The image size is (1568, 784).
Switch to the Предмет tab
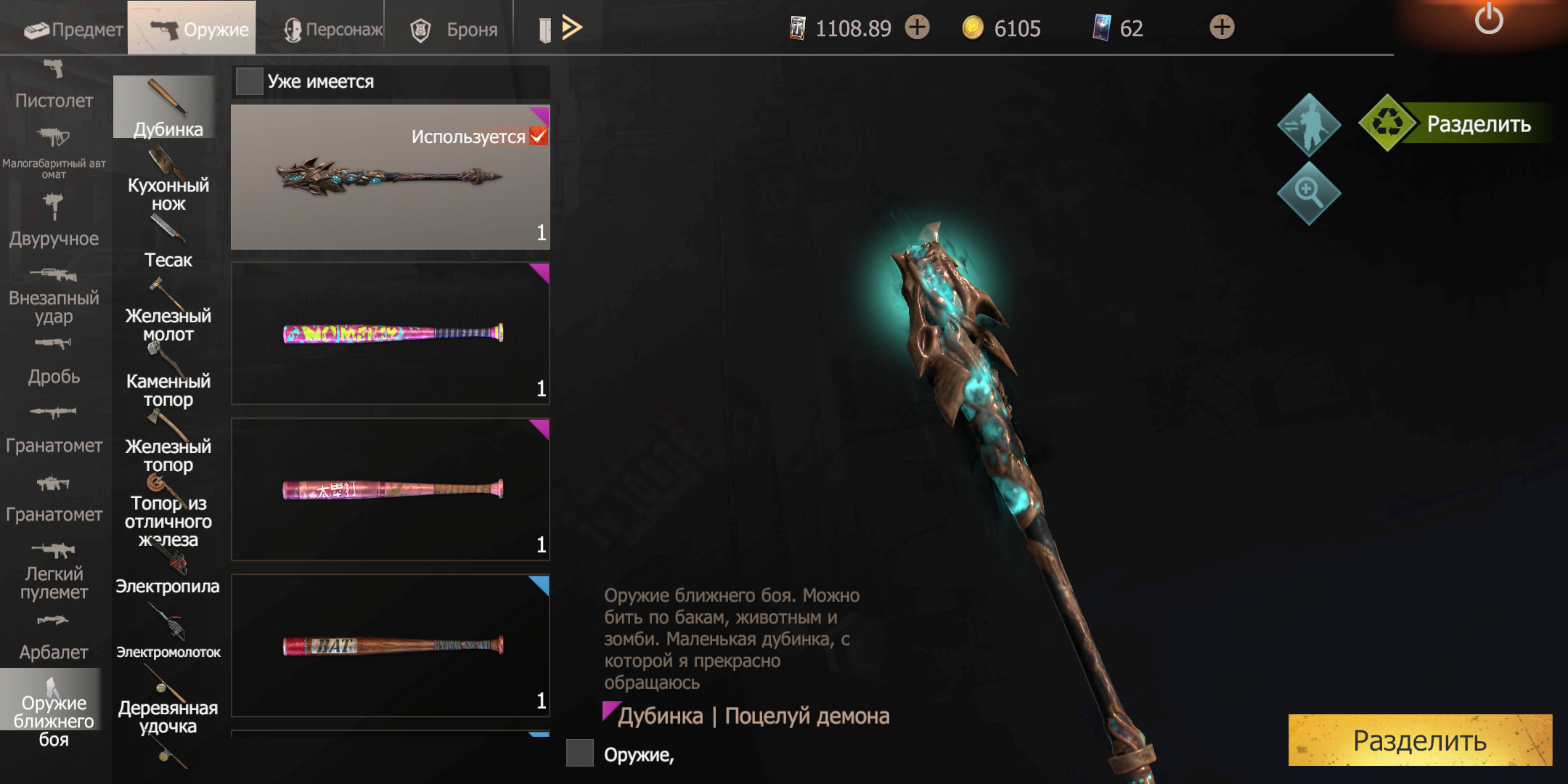pos(73,29)
